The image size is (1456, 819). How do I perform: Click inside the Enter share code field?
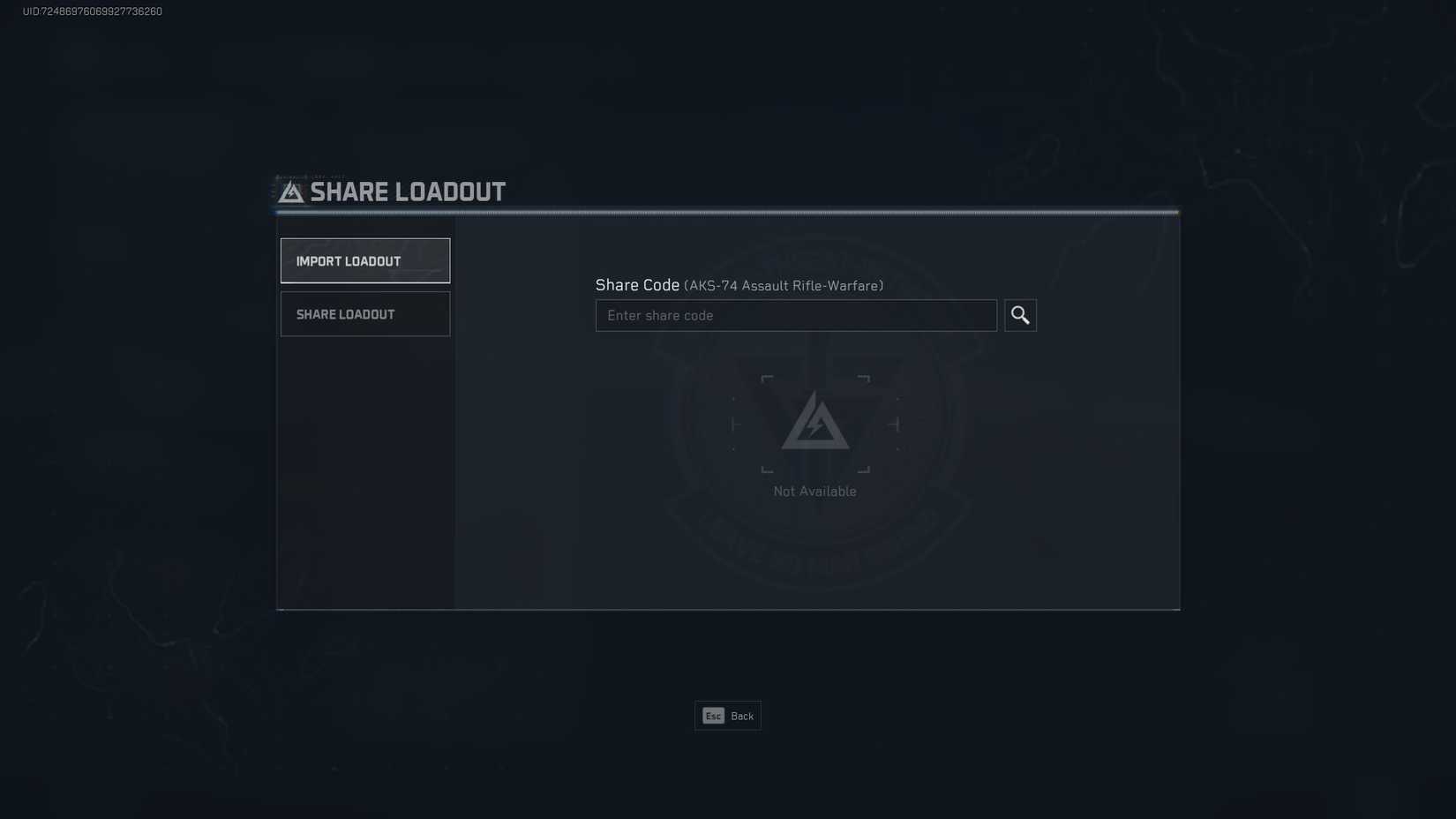(794, 315)
